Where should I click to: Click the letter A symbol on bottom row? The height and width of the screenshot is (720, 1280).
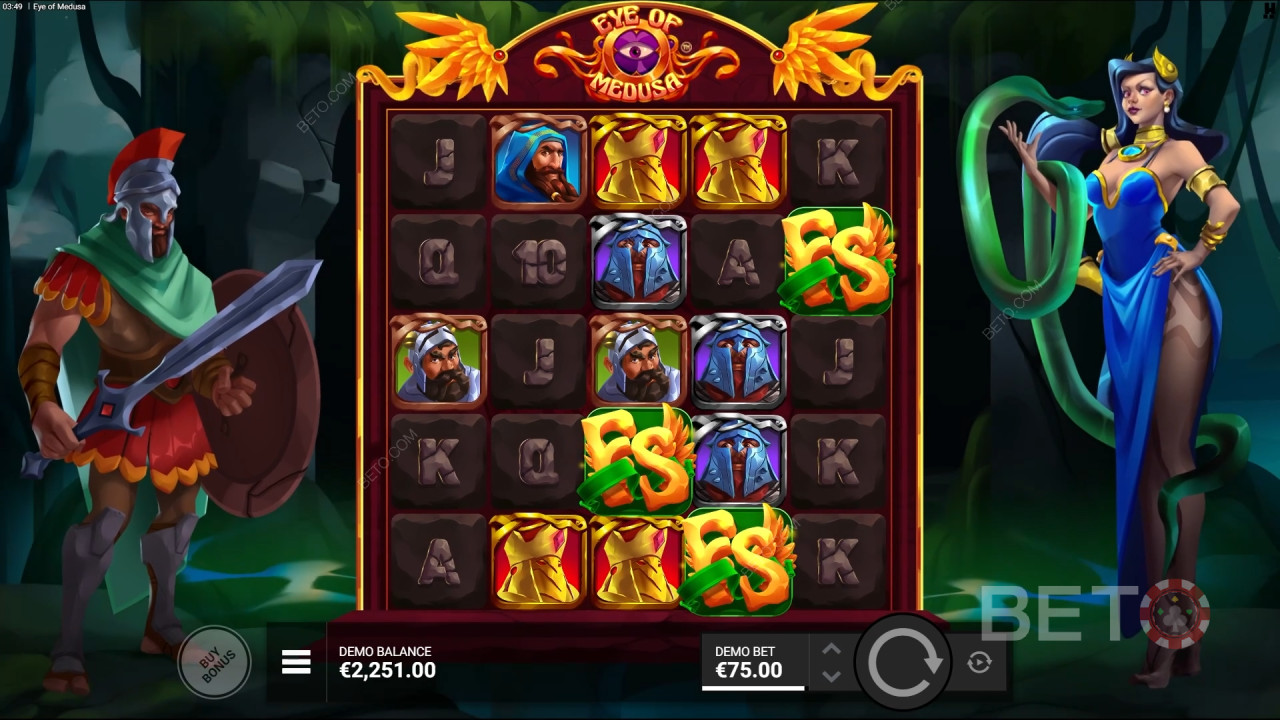[437, 563]
